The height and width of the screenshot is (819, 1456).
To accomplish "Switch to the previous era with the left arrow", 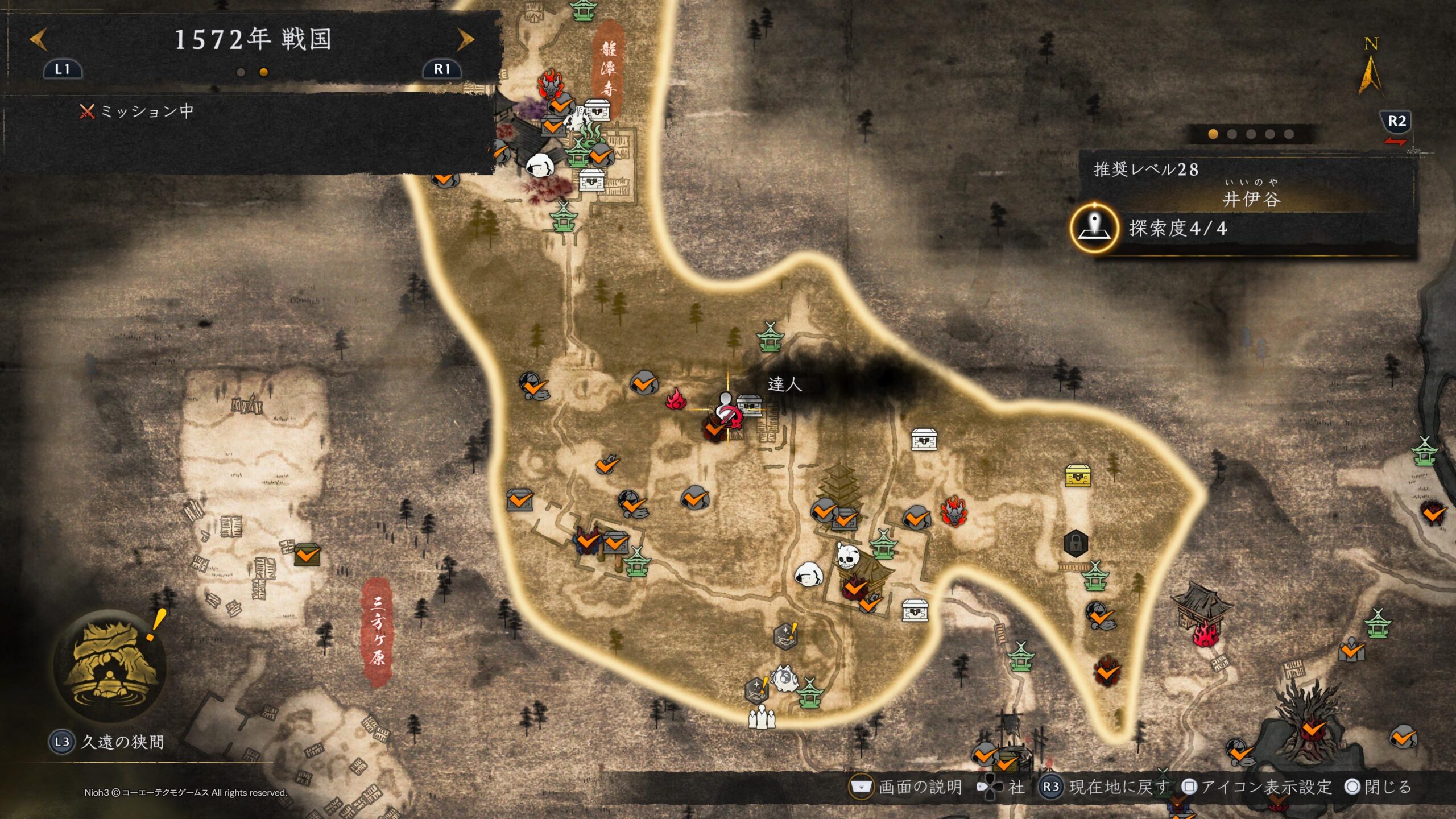I will (x=38, y=39).
